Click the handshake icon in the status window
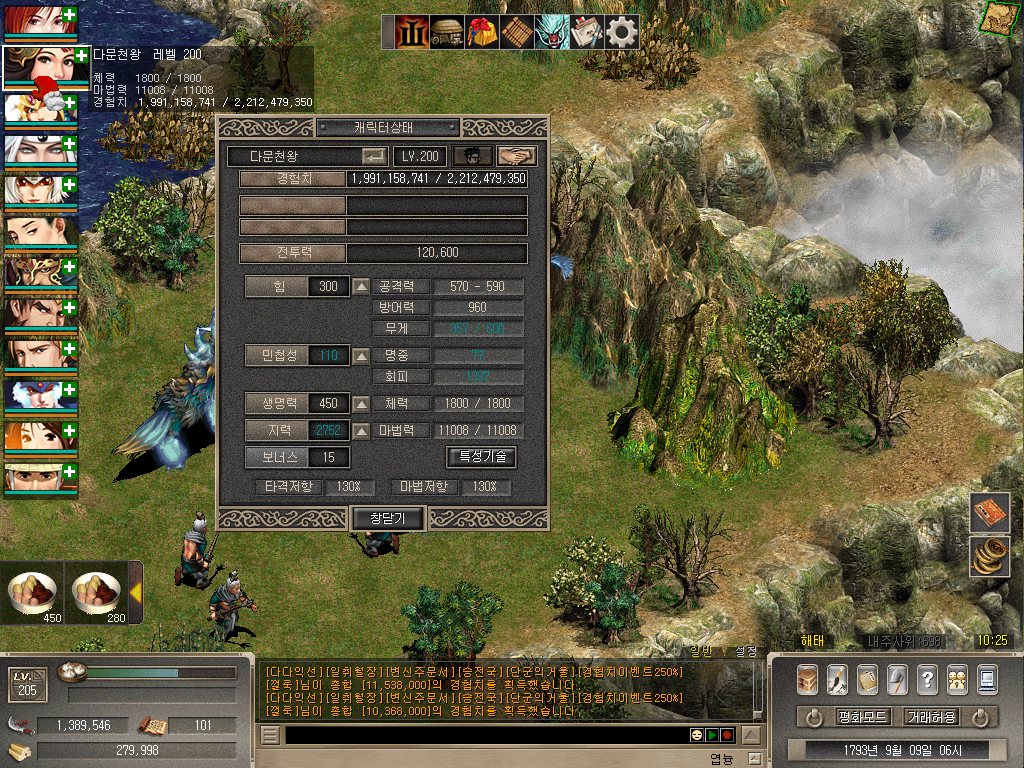Screen dimensions: 1024x768 point(516,156)
